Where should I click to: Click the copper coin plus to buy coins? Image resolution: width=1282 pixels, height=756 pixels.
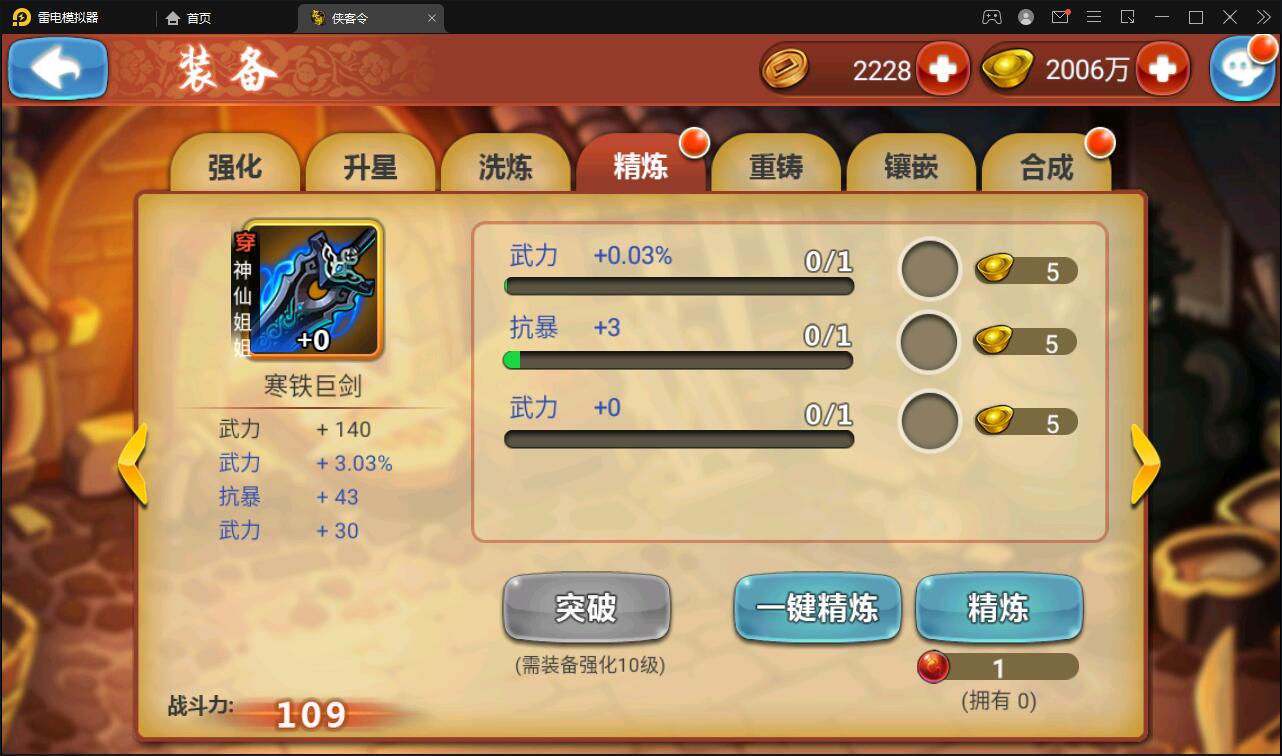tap(943, 68)
